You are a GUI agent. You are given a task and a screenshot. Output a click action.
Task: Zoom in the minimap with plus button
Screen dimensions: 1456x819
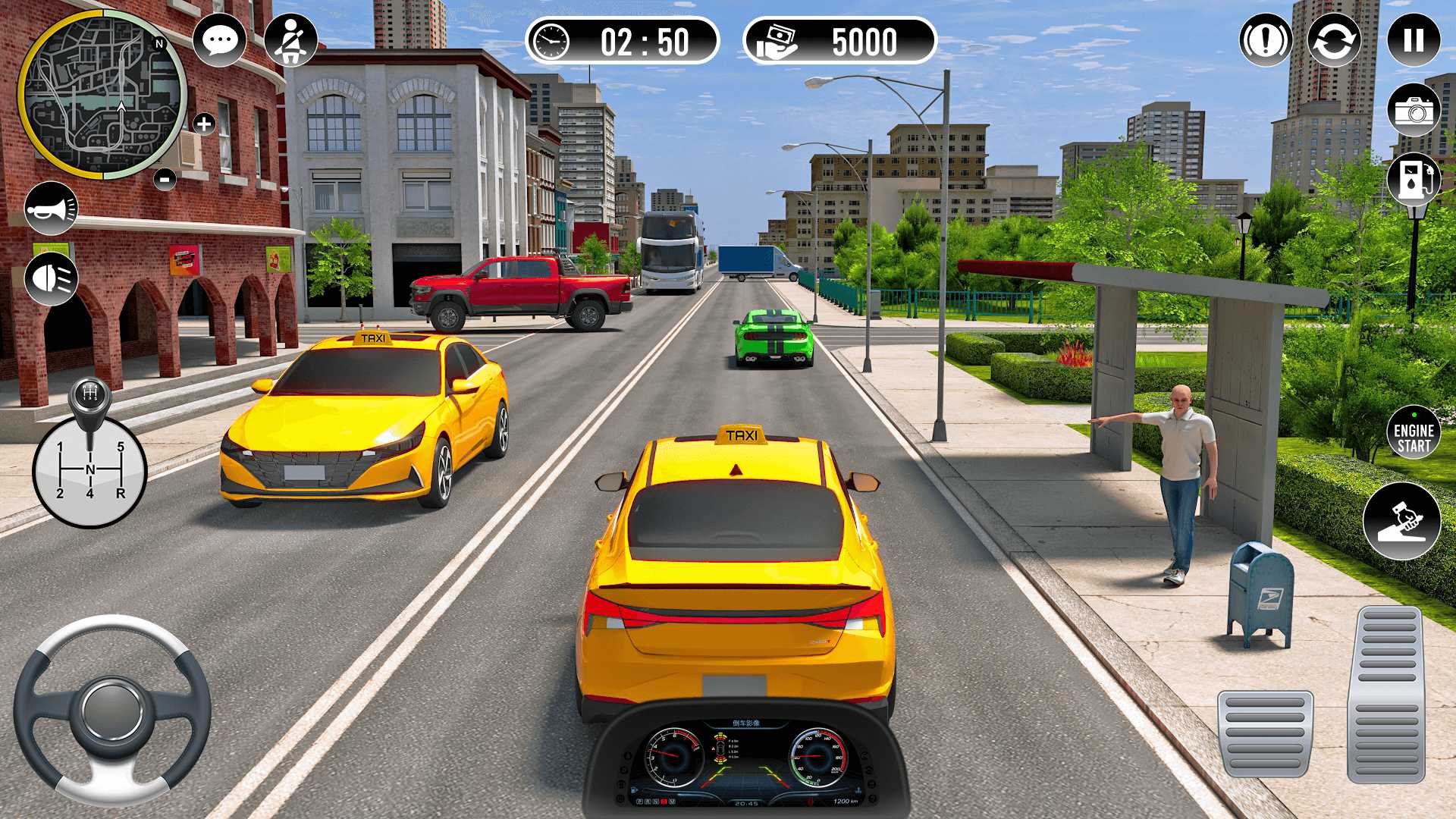point(204,124)
